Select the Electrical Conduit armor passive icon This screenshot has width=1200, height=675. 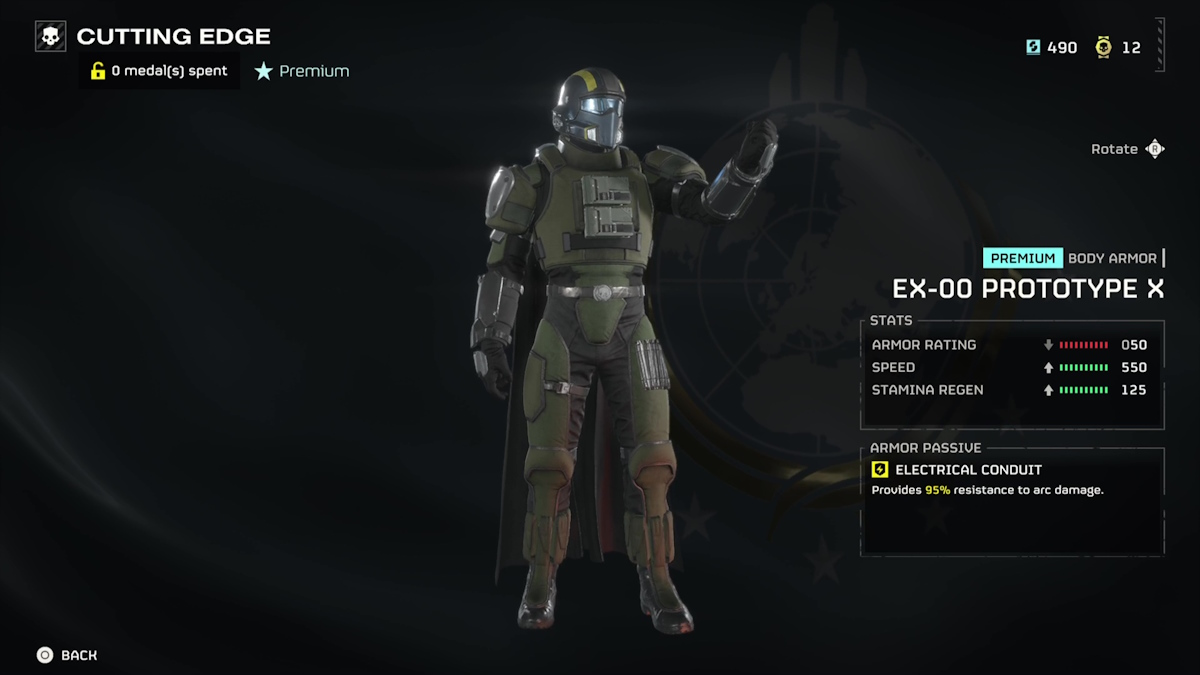[880, 470]
